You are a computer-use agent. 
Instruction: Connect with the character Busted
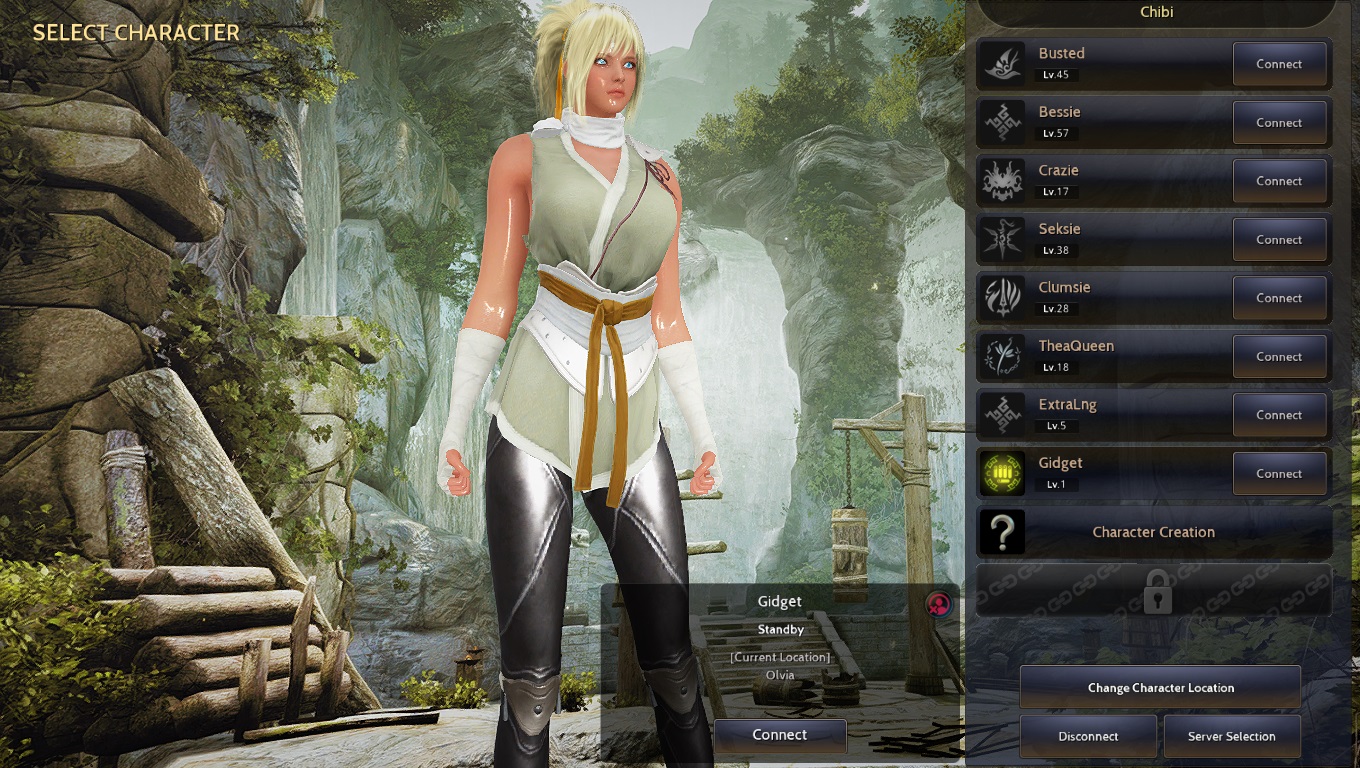click(1279, 64)
